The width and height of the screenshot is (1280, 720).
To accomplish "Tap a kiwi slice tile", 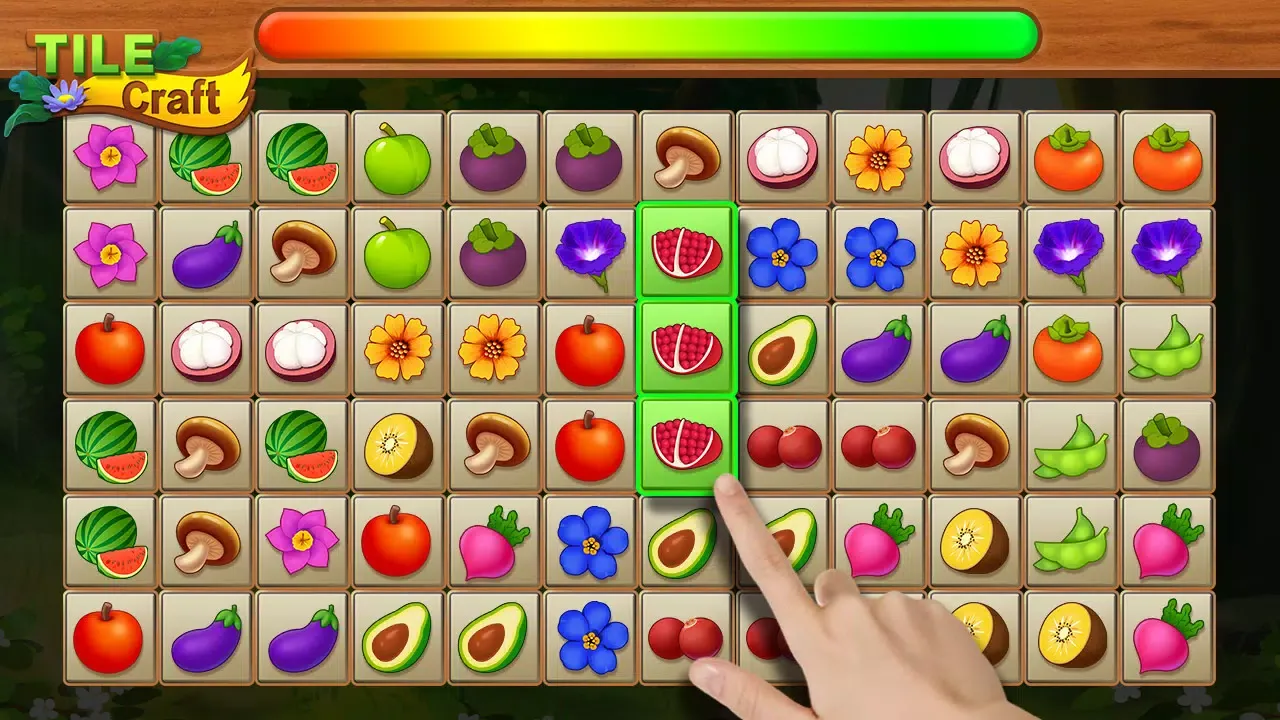I will point(398,444).
